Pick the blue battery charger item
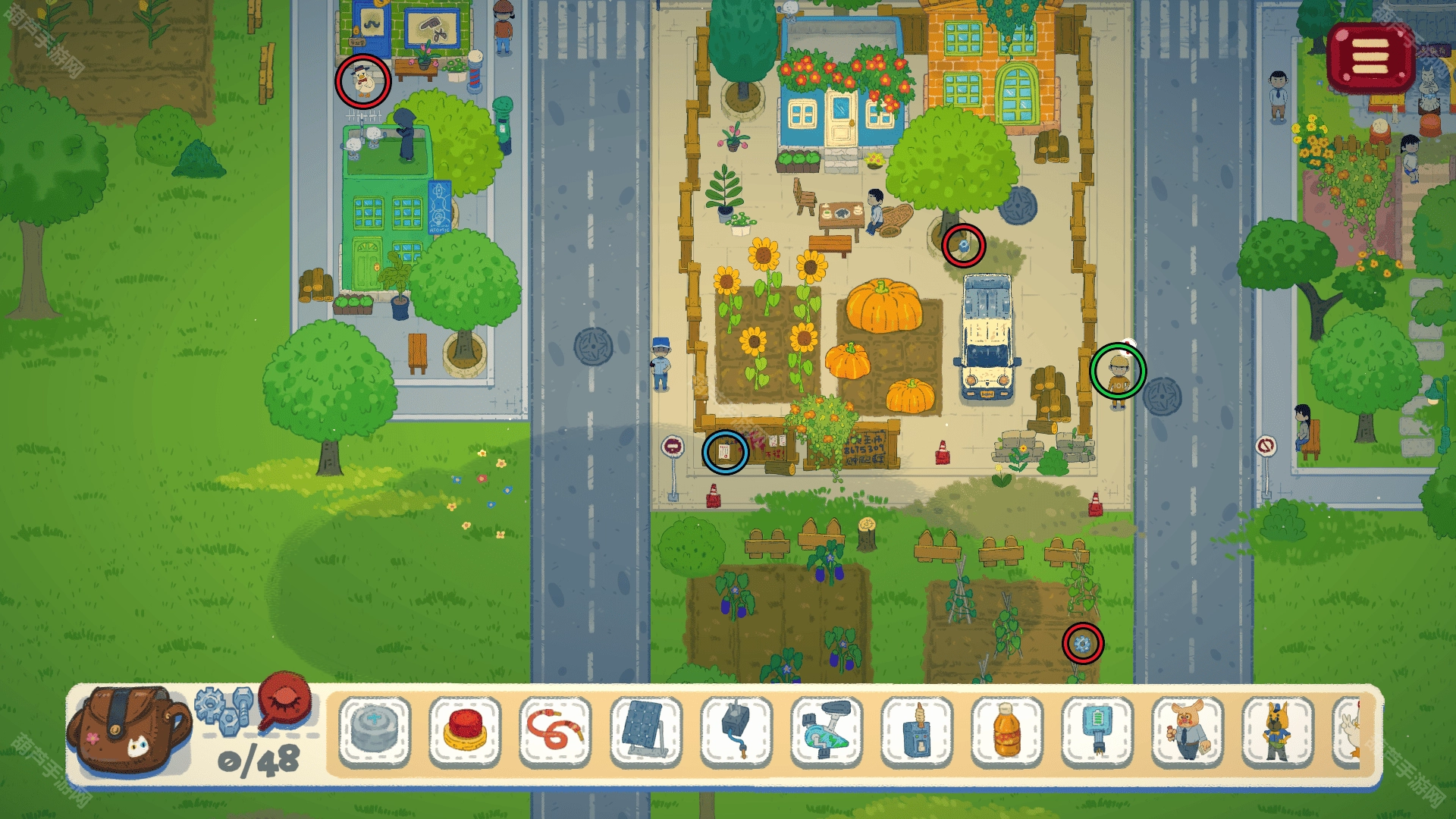The height and width of the screenshot is (819, 1456). click(1097, 731)
